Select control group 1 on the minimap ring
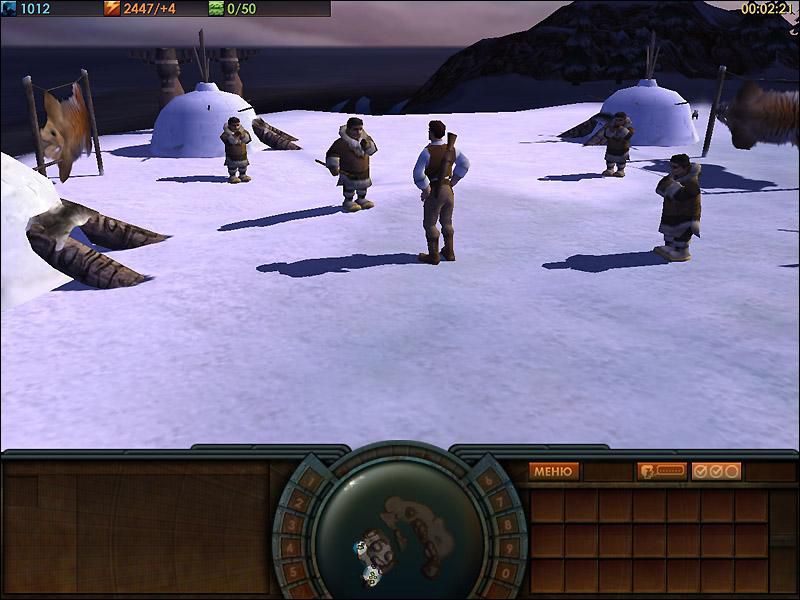The height and width of the screenshot is (600, 800). tap(312, 480)
